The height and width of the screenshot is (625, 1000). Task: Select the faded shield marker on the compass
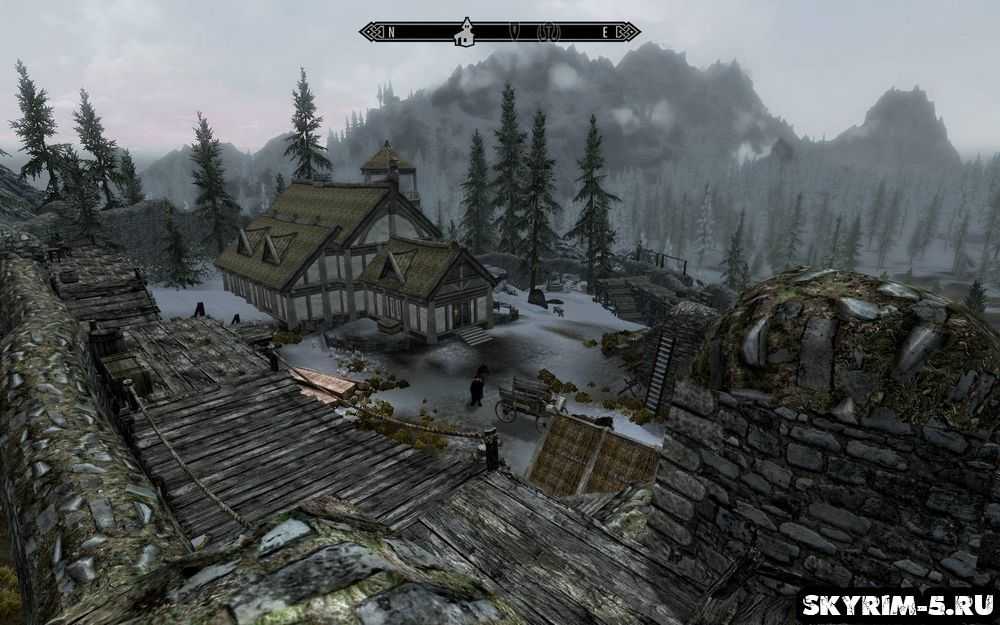tap(516, 32)
